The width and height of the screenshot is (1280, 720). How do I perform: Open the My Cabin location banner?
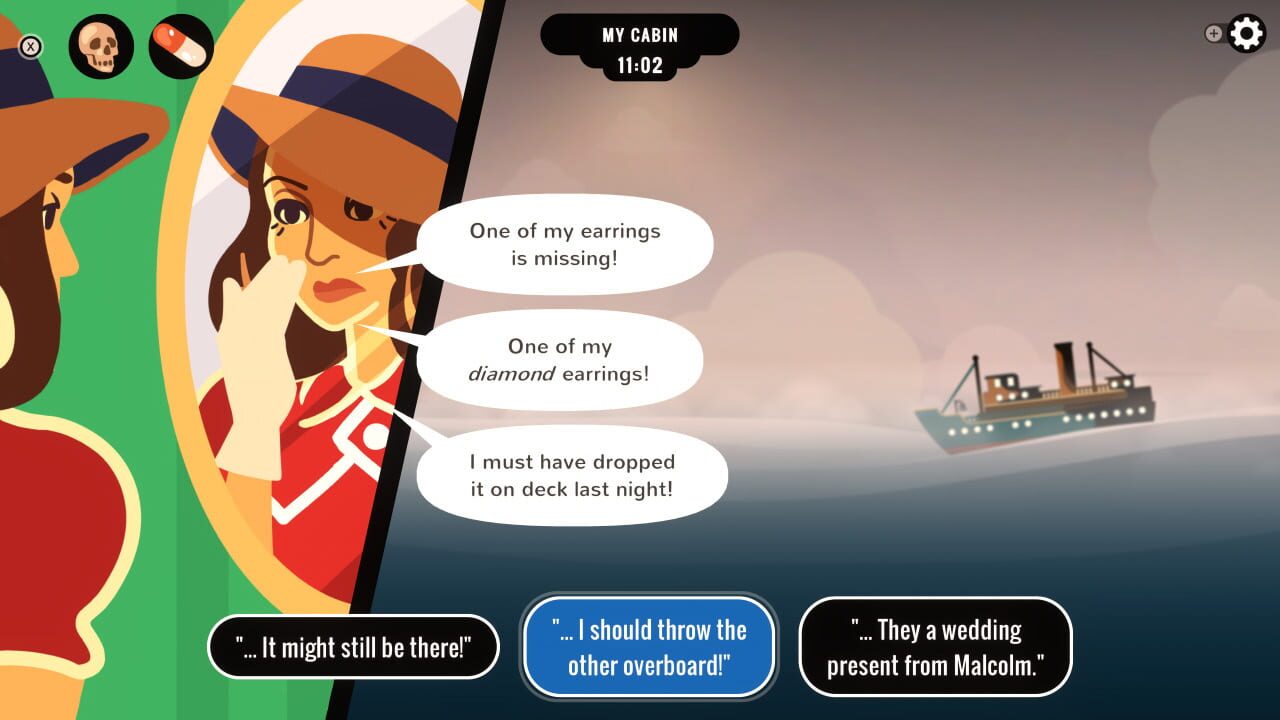point(640,33)
